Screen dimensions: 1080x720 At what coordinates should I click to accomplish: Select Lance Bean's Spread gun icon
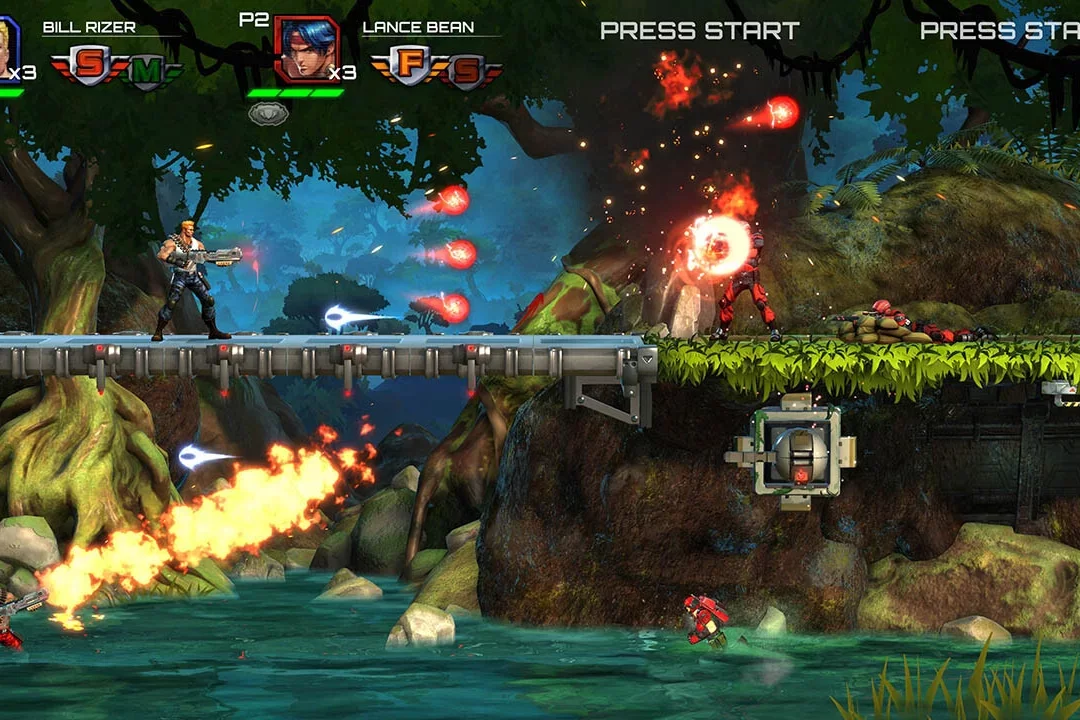coord(466,71)
